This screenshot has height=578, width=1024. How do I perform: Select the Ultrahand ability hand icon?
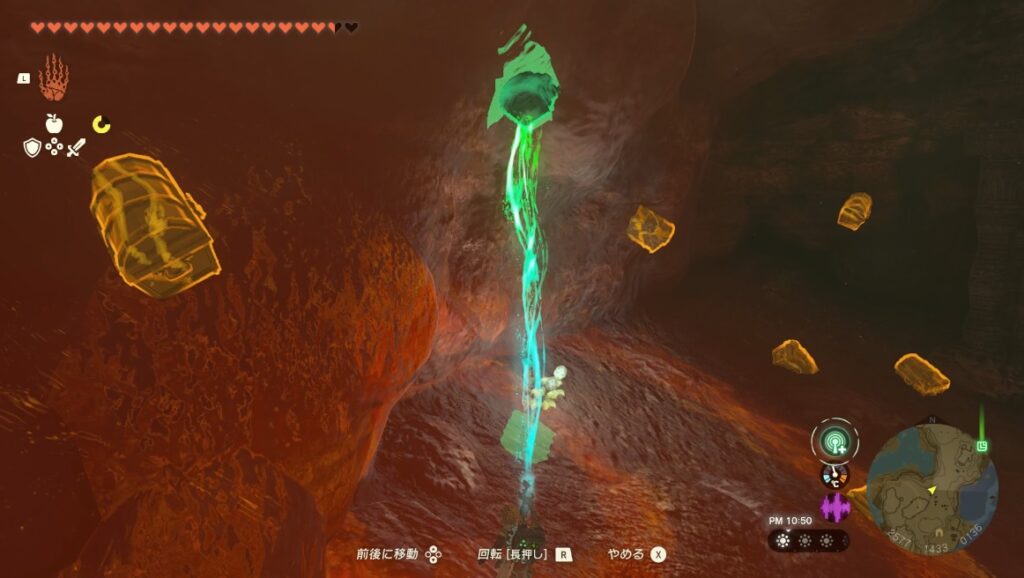53,78
